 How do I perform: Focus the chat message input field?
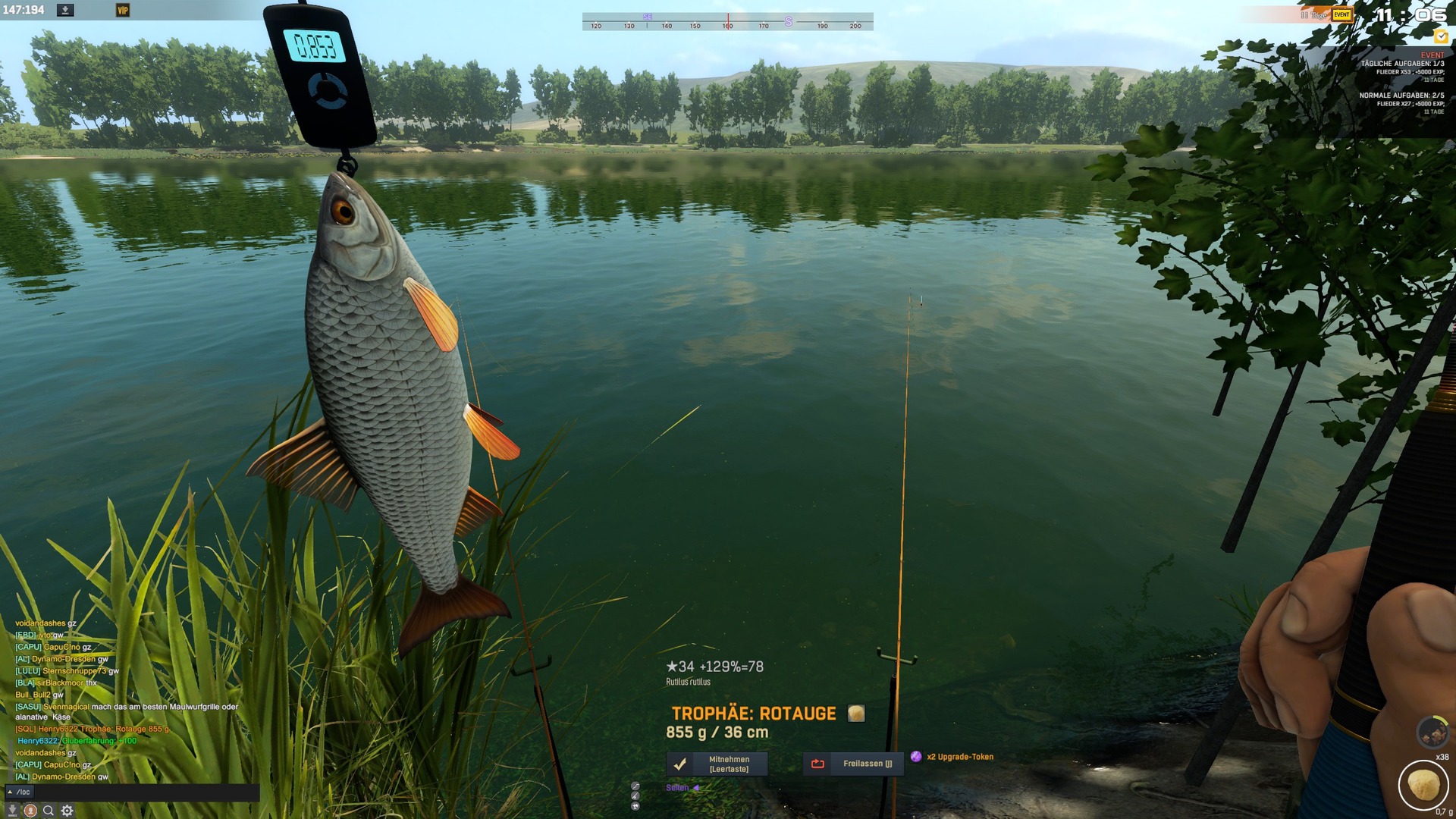[x=144, y=792]
